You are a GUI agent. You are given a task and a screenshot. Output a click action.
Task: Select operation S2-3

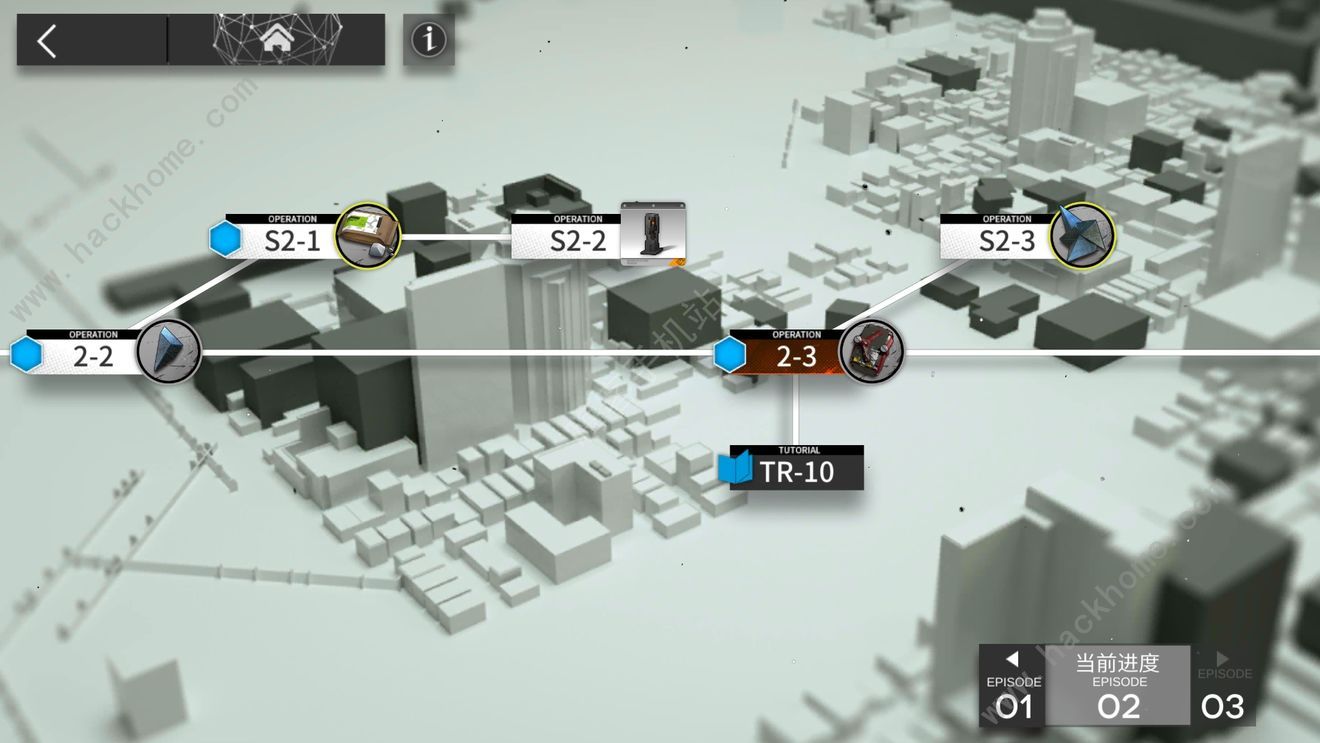point(1006,240)
